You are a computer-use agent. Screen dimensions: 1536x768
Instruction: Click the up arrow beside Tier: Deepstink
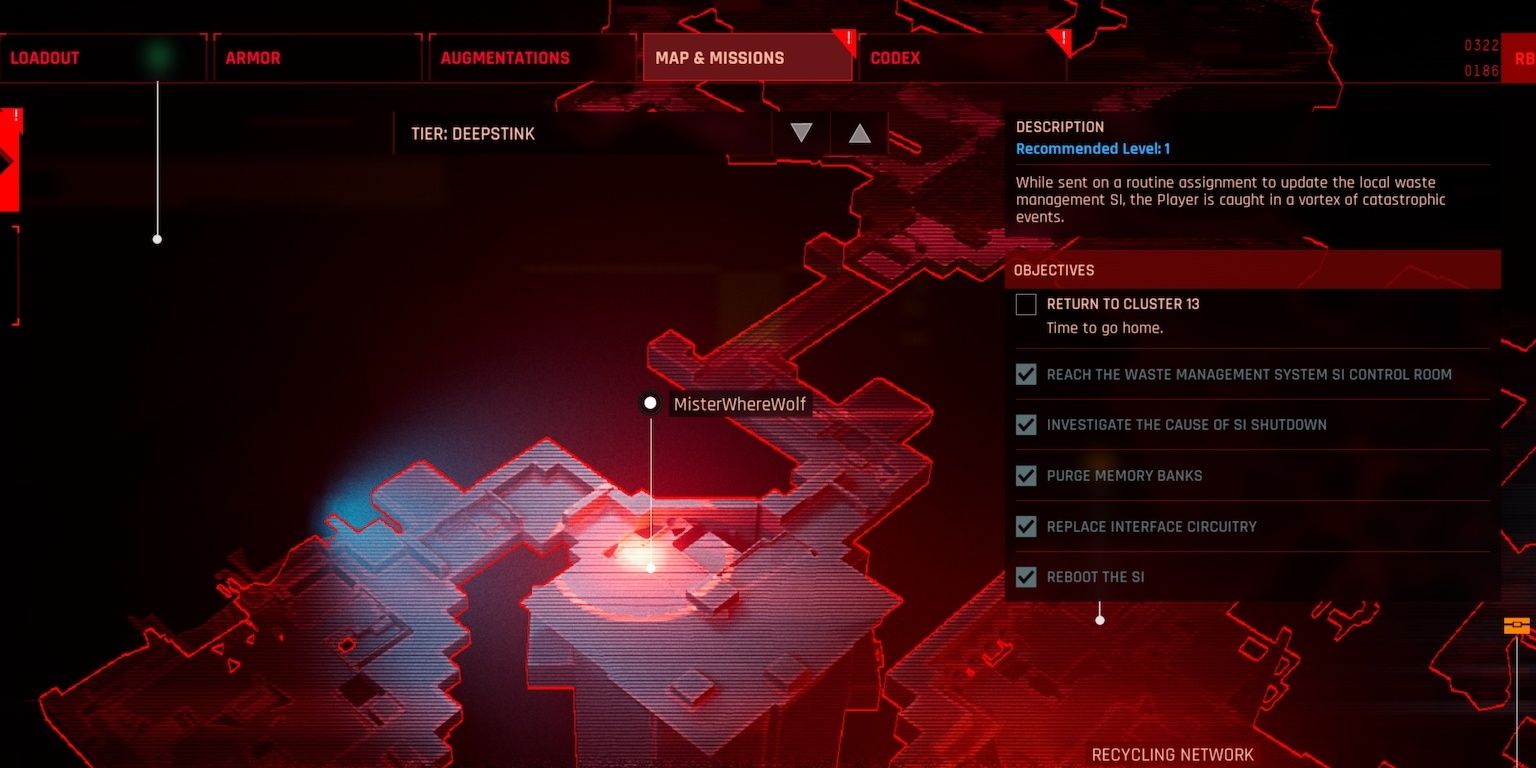point(858,131)
